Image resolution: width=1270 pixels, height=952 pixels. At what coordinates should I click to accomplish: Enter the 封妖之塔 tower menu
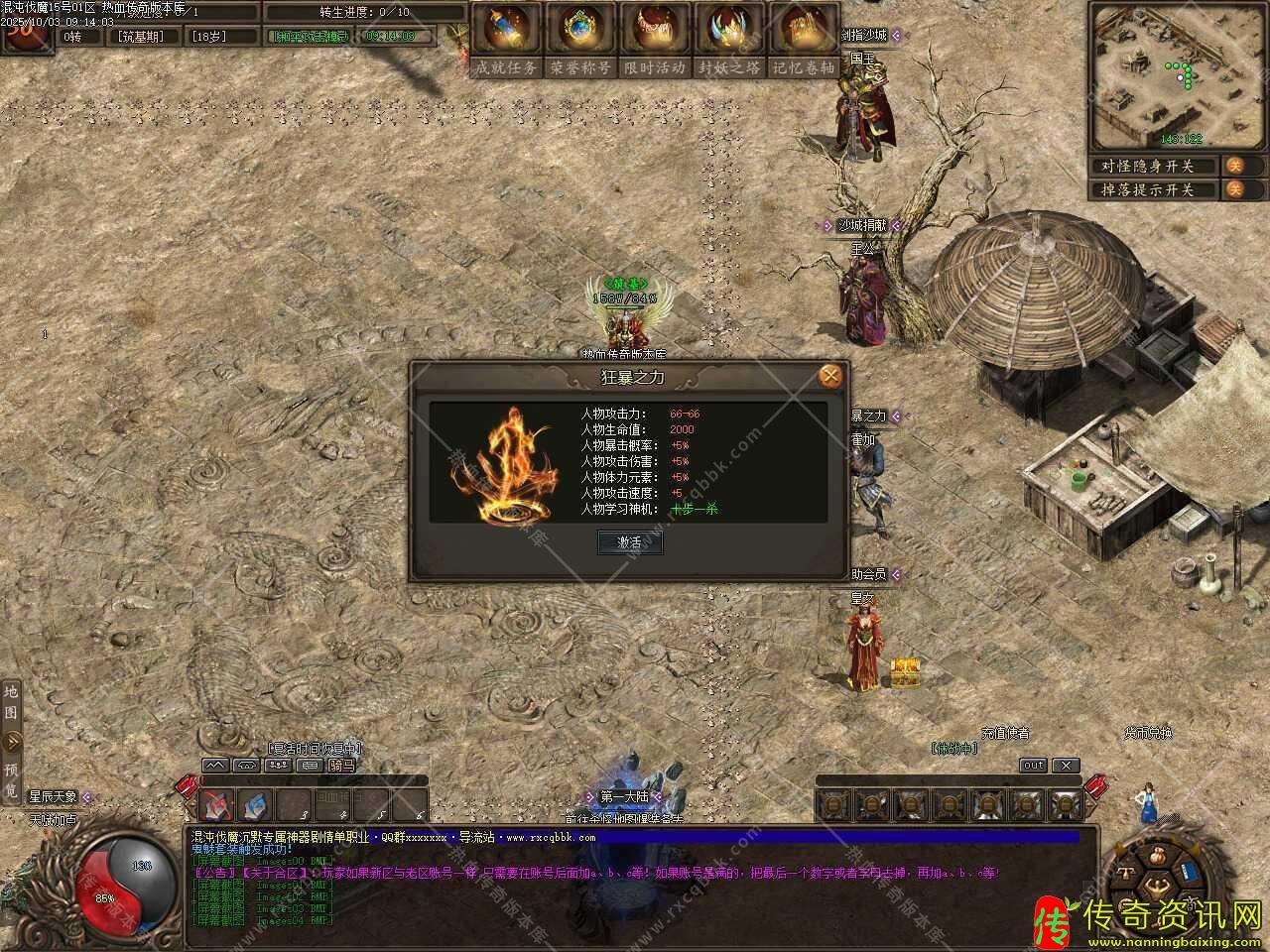(x=729, y=38)
